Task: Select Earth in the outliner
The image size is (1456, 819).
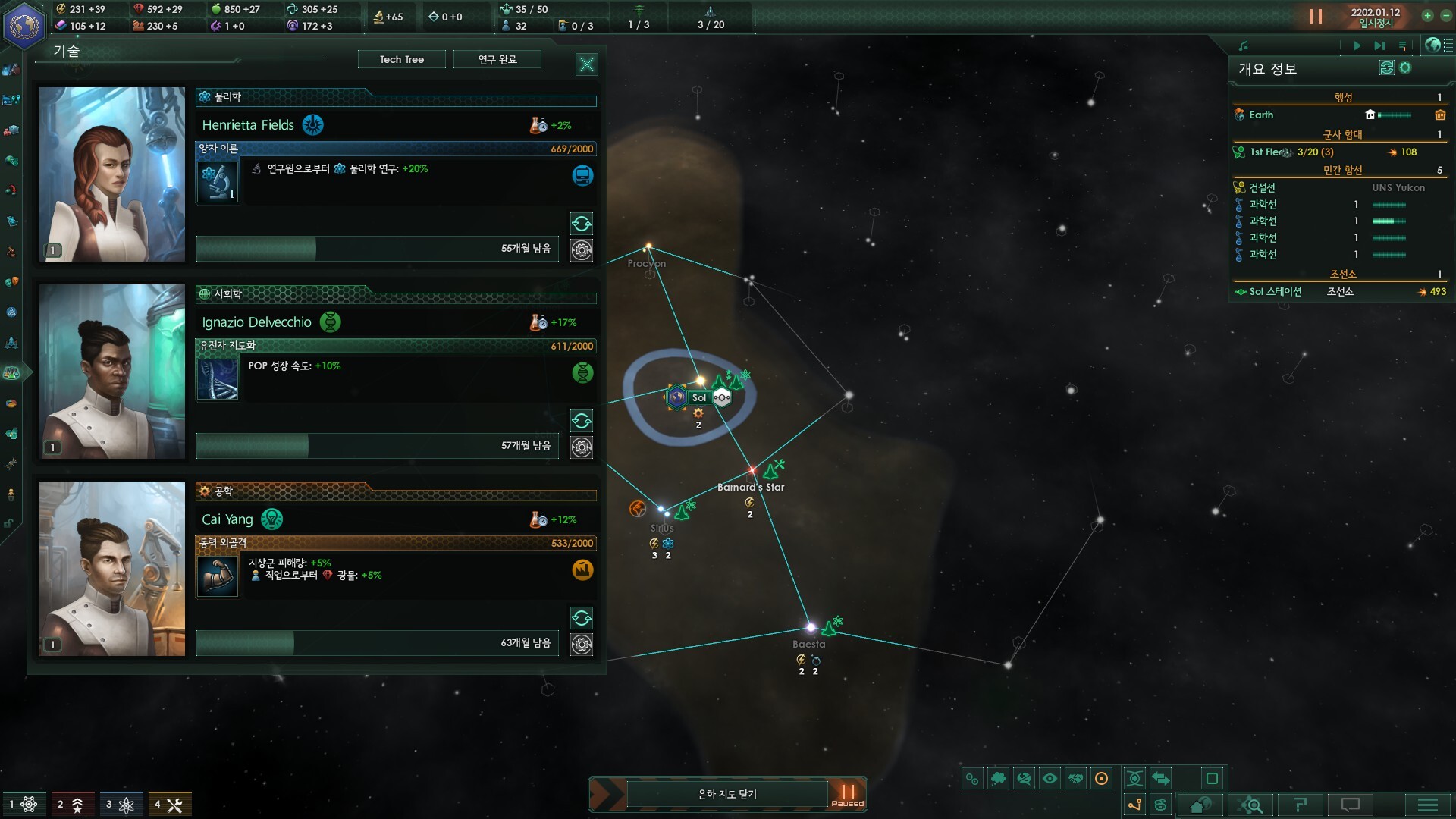Action: 1261,115
